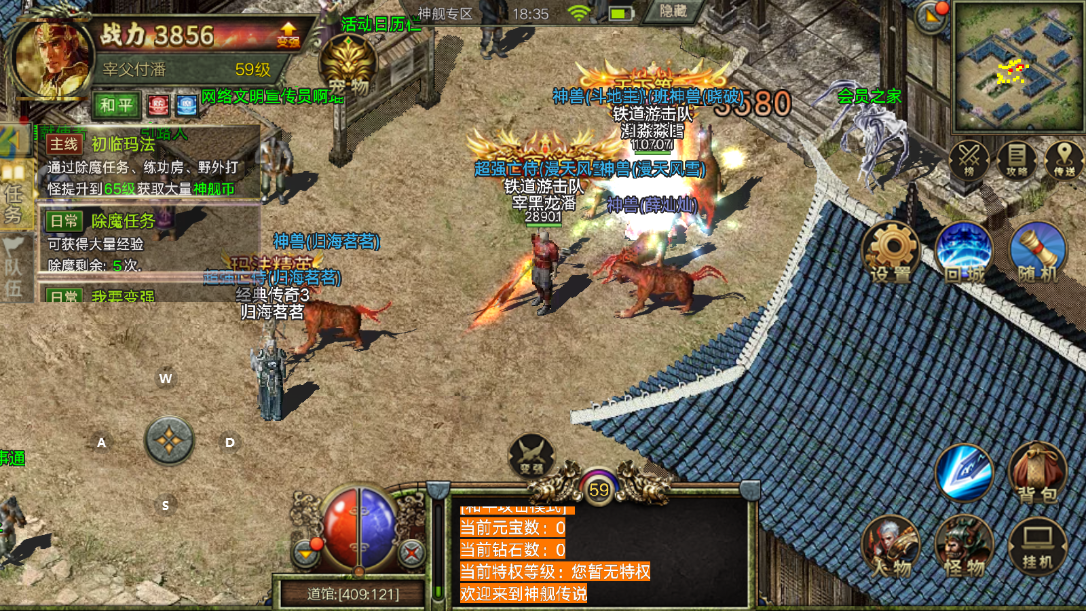Click the 隐藏 hide button
Screen dimensions: 1086x611
point(673,12)
